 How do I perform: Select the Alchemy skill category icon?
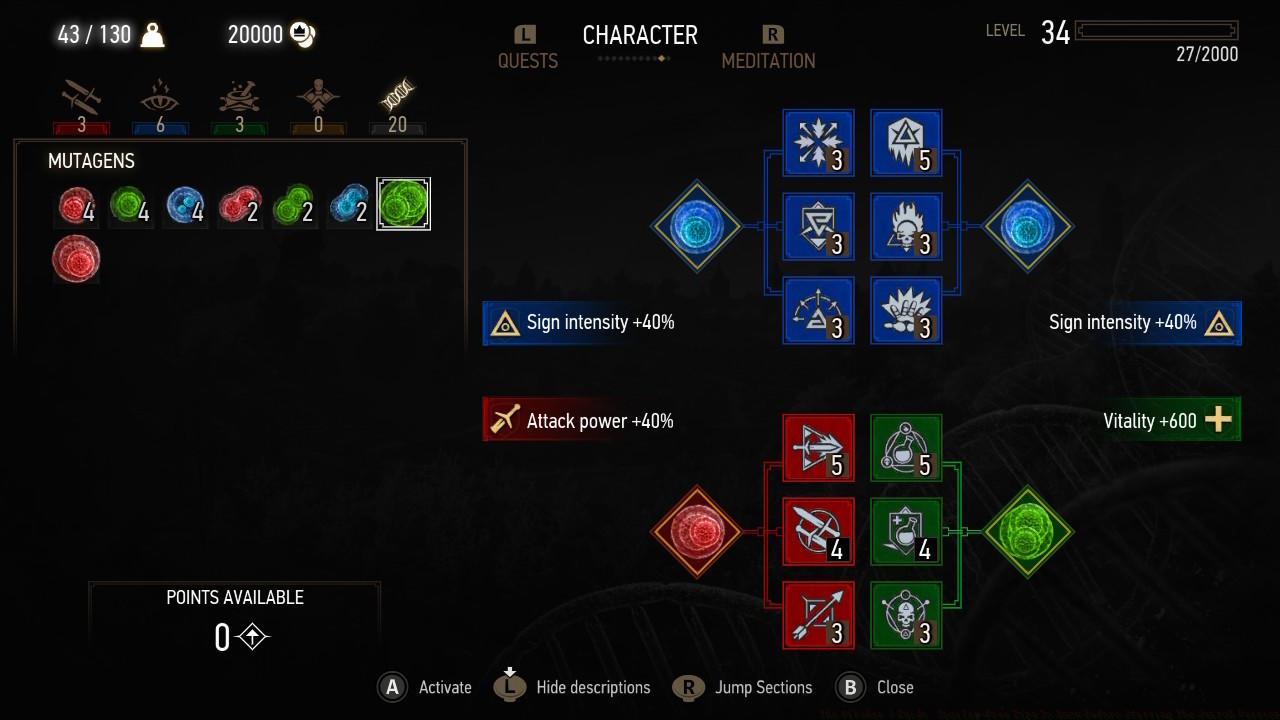239,100
